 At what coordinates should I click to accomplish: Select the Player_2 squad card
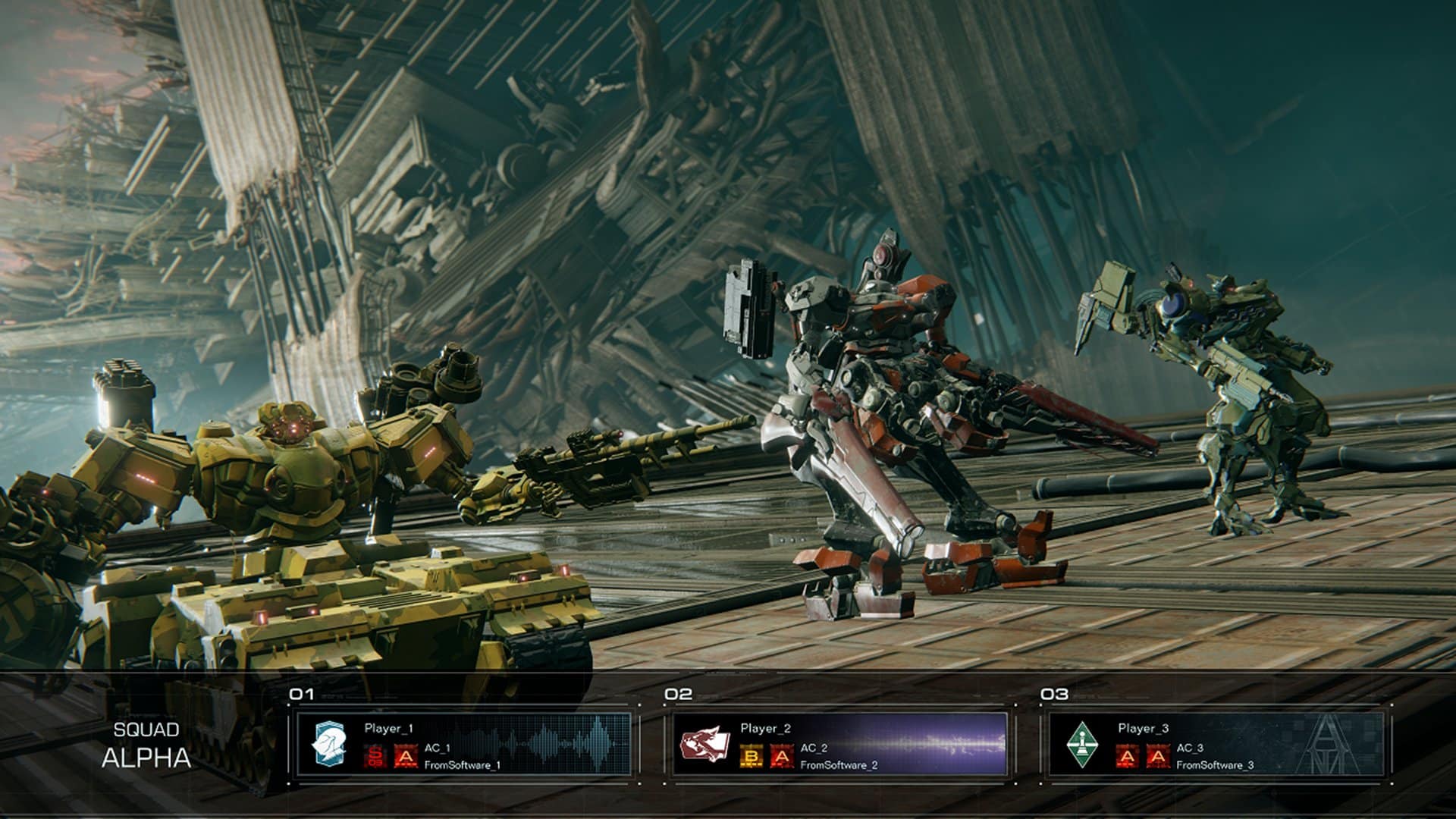[839, 744]
